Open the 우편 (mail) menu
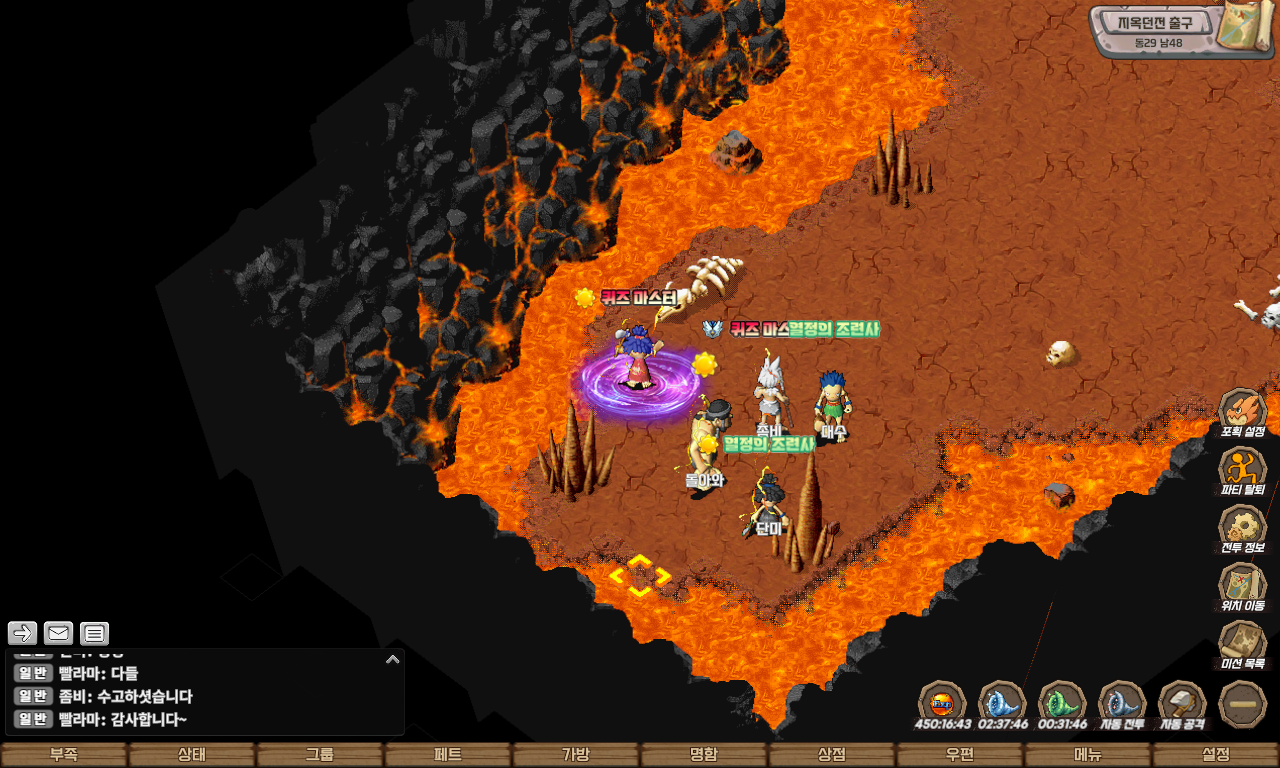Image resolution: width=1280 pixels, height=768 pixels. pyautogui.click(x=960, y=755)
